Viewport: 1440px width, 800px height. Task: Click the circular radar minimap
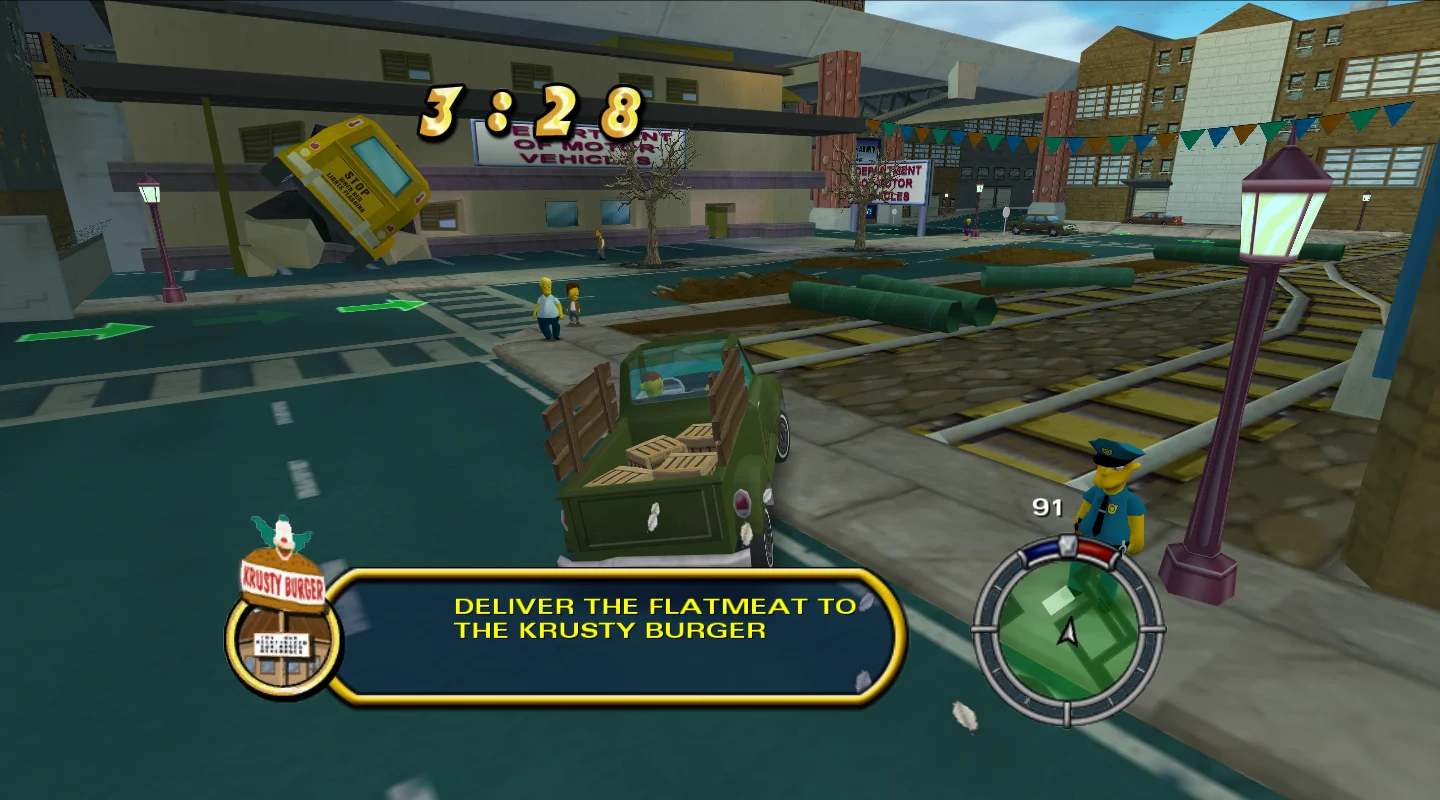tap(1068, 630)
